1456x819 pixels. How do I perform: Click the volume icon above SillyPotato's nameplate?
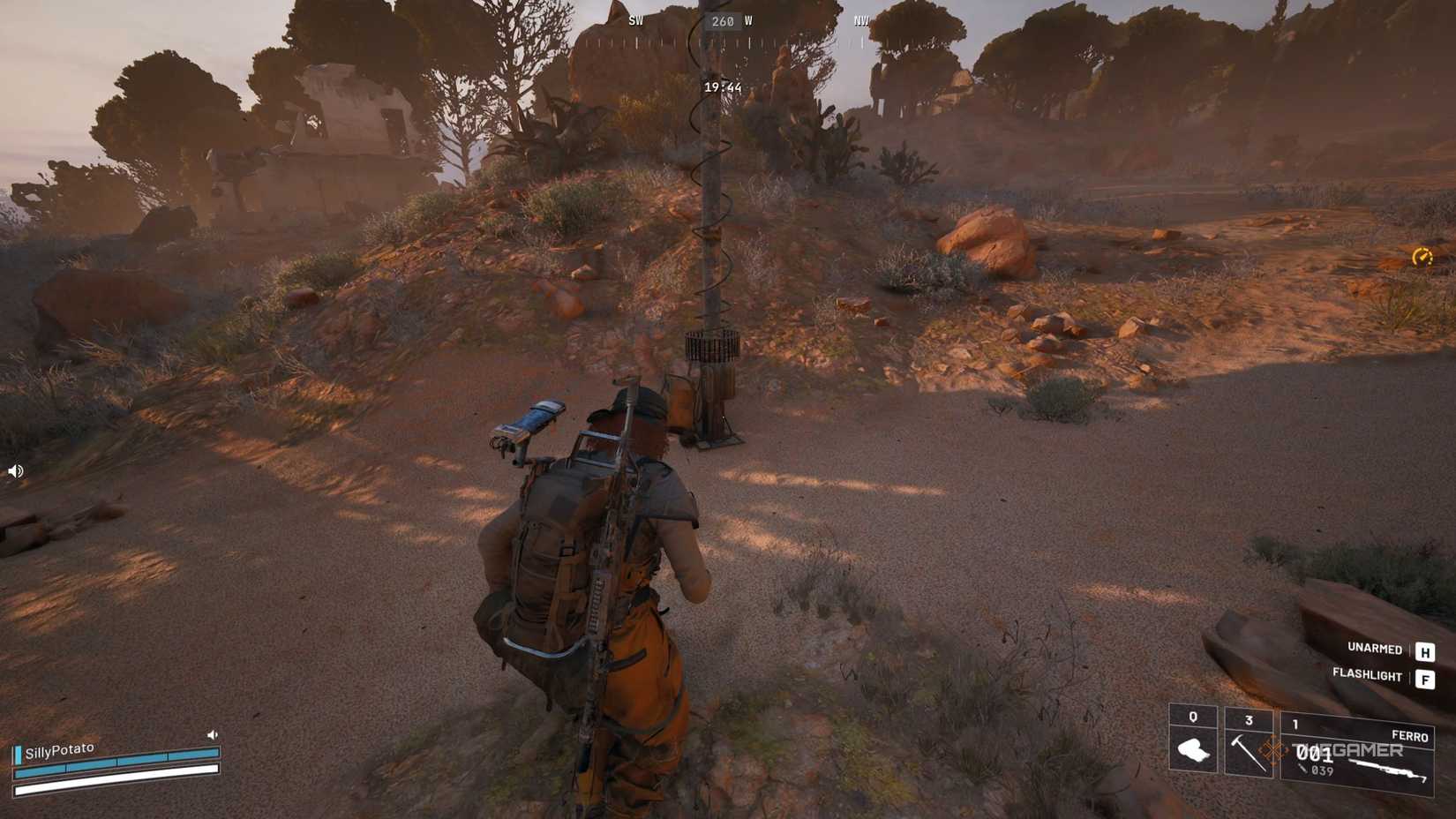click(x=212, y=734)
